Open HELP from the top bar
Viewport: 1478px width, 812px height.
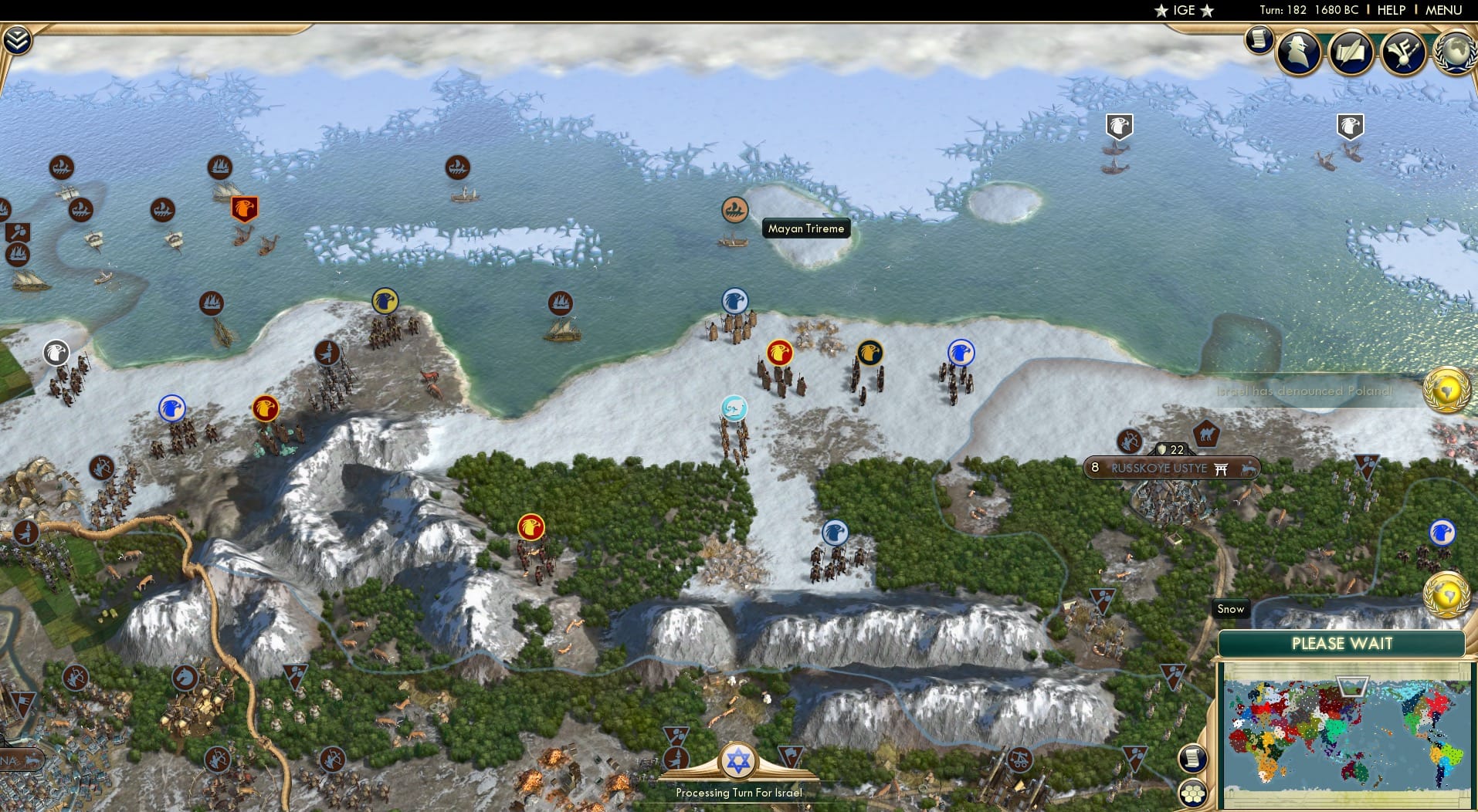pos(1392,10)
